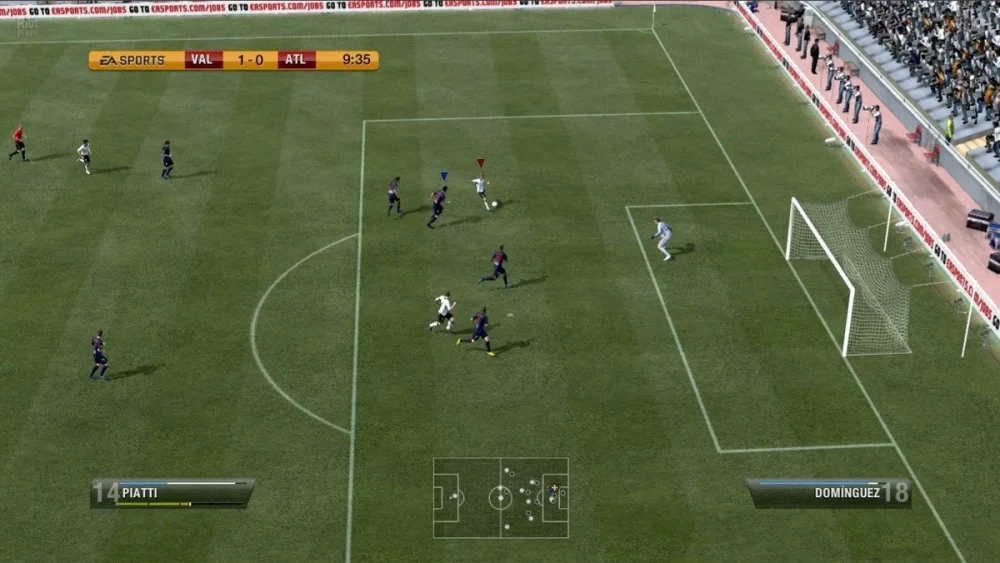The image size is (1000, 563).
Task: Click the pitch radar minimap
Action: (500, 497)
